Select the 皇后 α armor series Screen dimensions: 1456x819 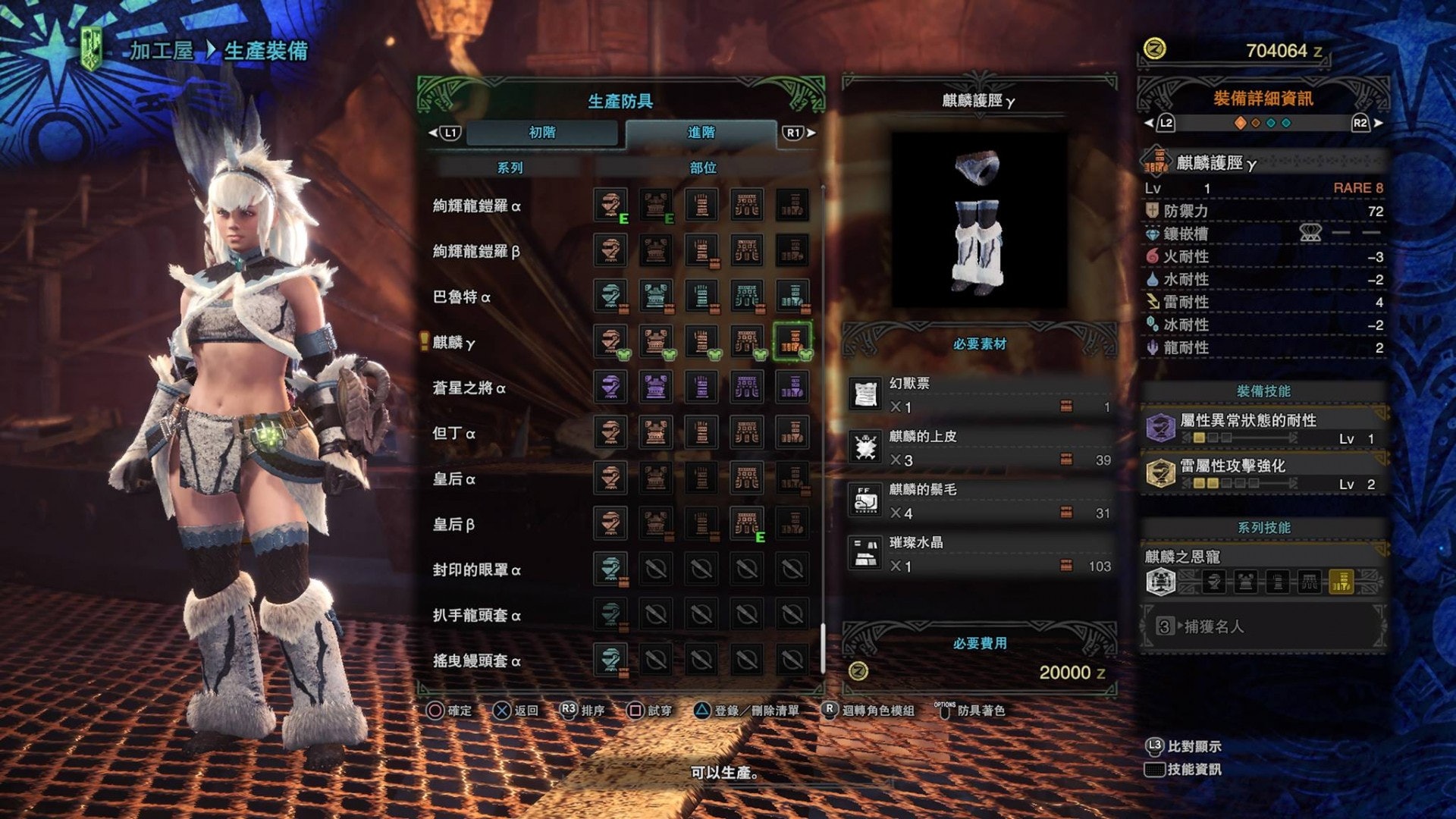coord(453,479)
